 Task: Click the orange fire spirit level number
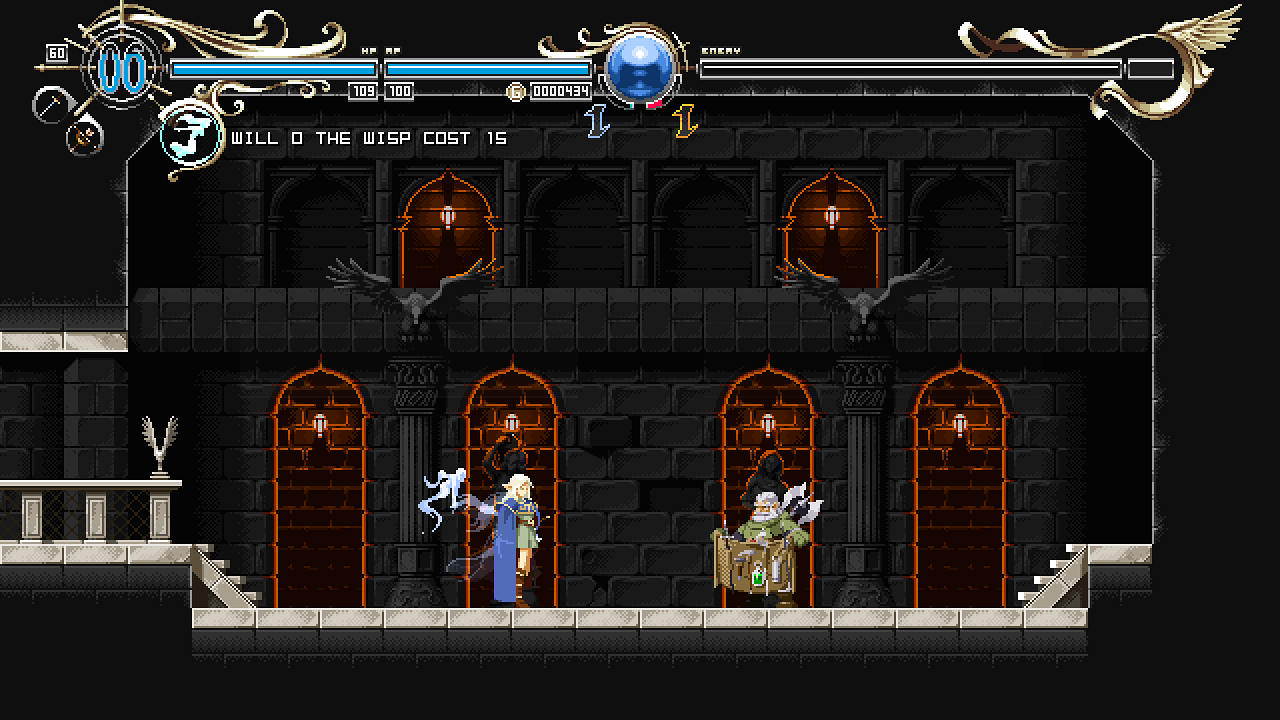[685, 121]
